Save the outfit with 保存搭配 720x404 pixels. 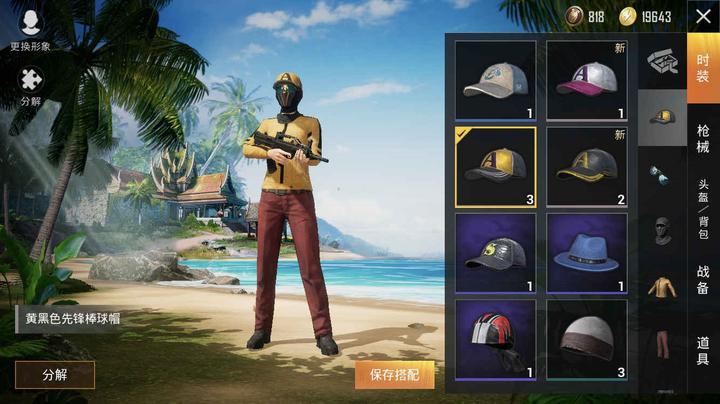click(x=395, y=375)
